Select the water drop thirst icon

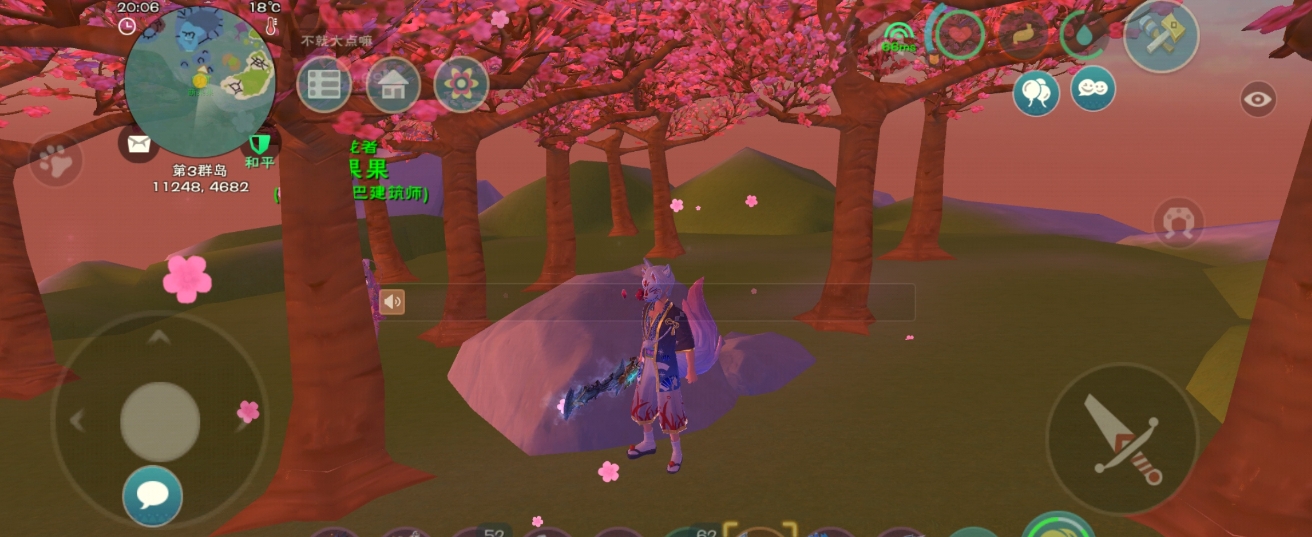[x=1084, y=36]
